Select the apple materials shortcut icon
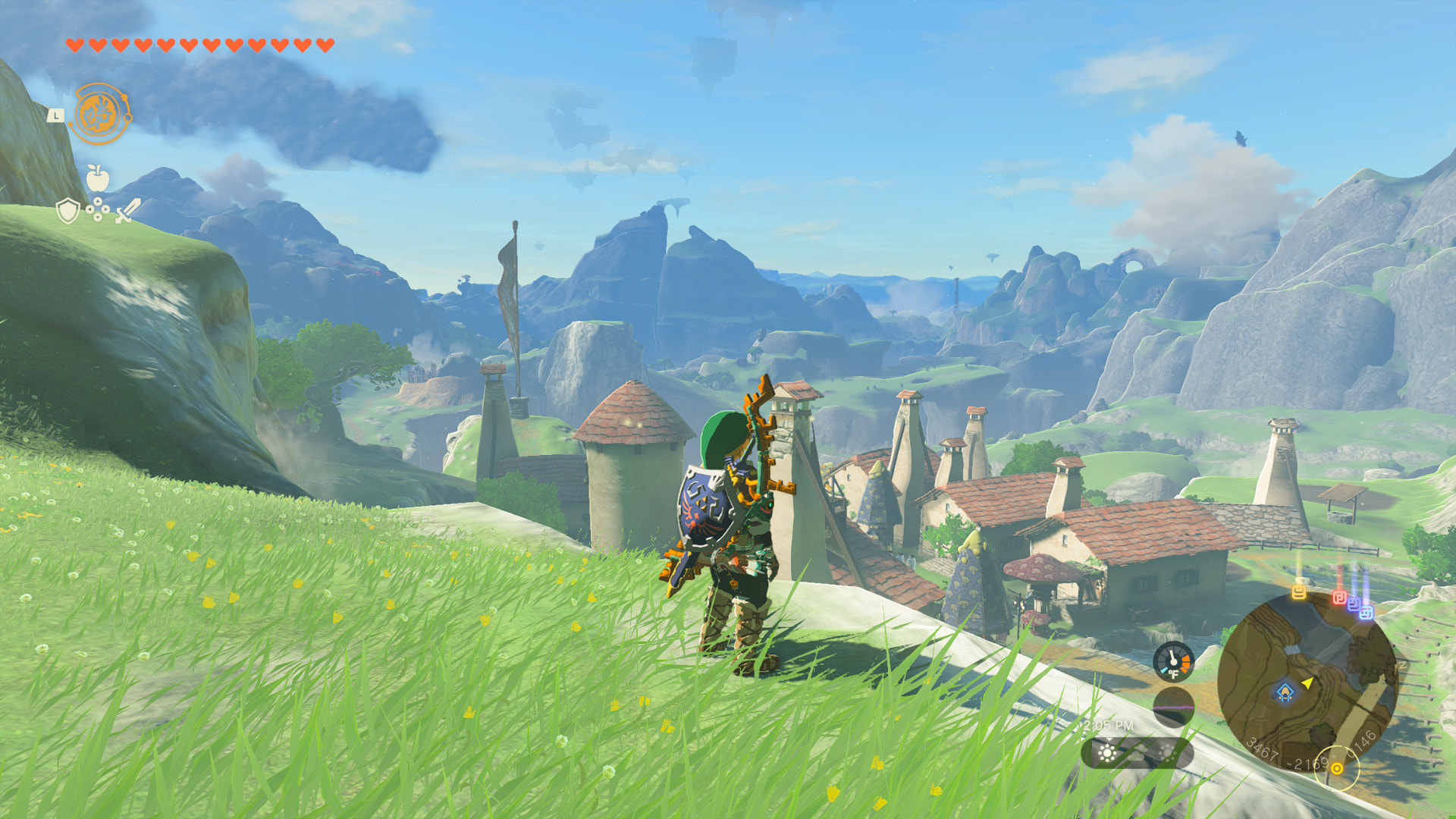This screenshot has height=819, width=1456. tap(98, 178)
